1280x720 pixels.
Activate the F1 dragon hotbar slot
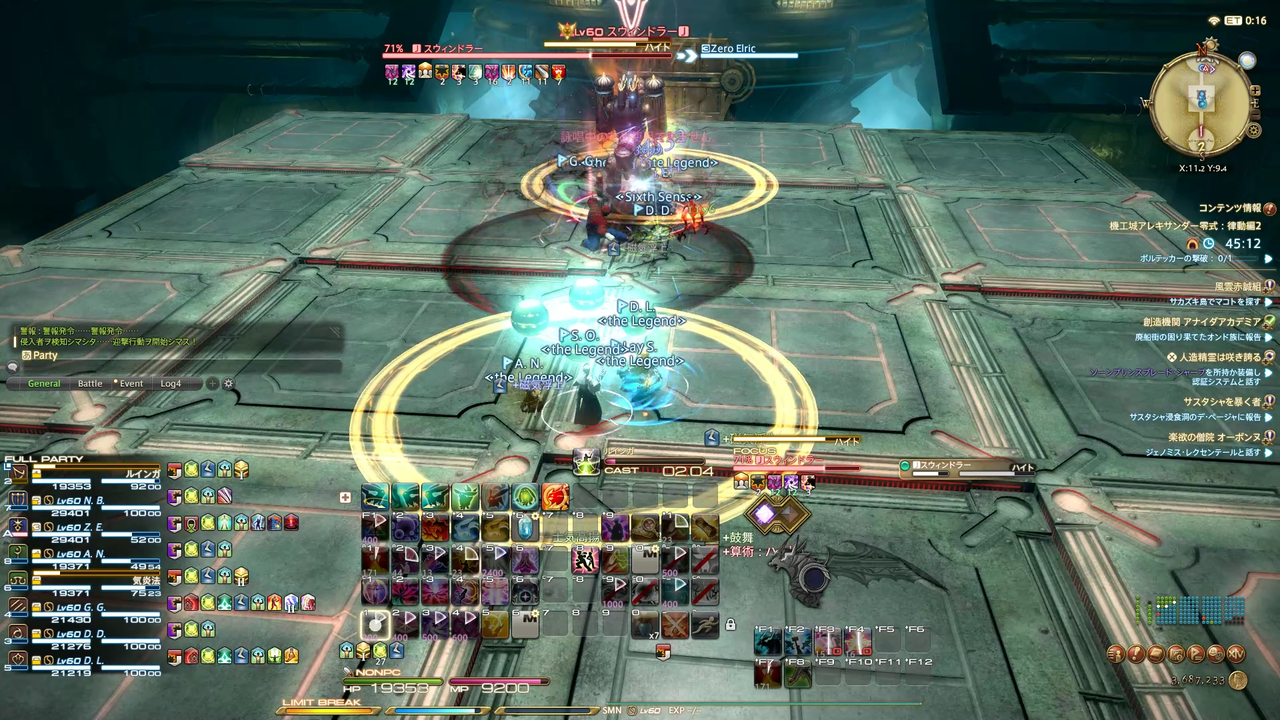coord(768,642)
